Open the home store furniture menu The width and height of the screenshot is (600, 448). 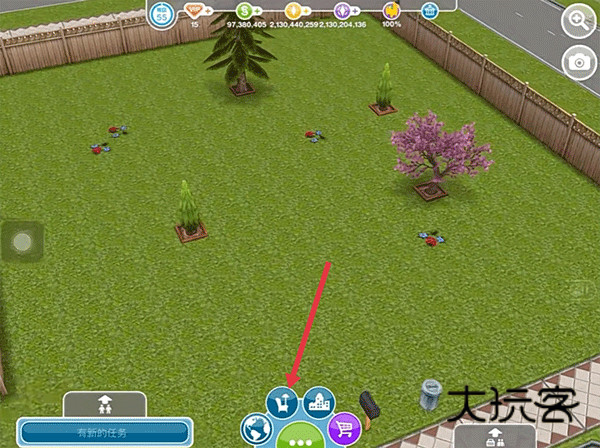pos(282,403)
